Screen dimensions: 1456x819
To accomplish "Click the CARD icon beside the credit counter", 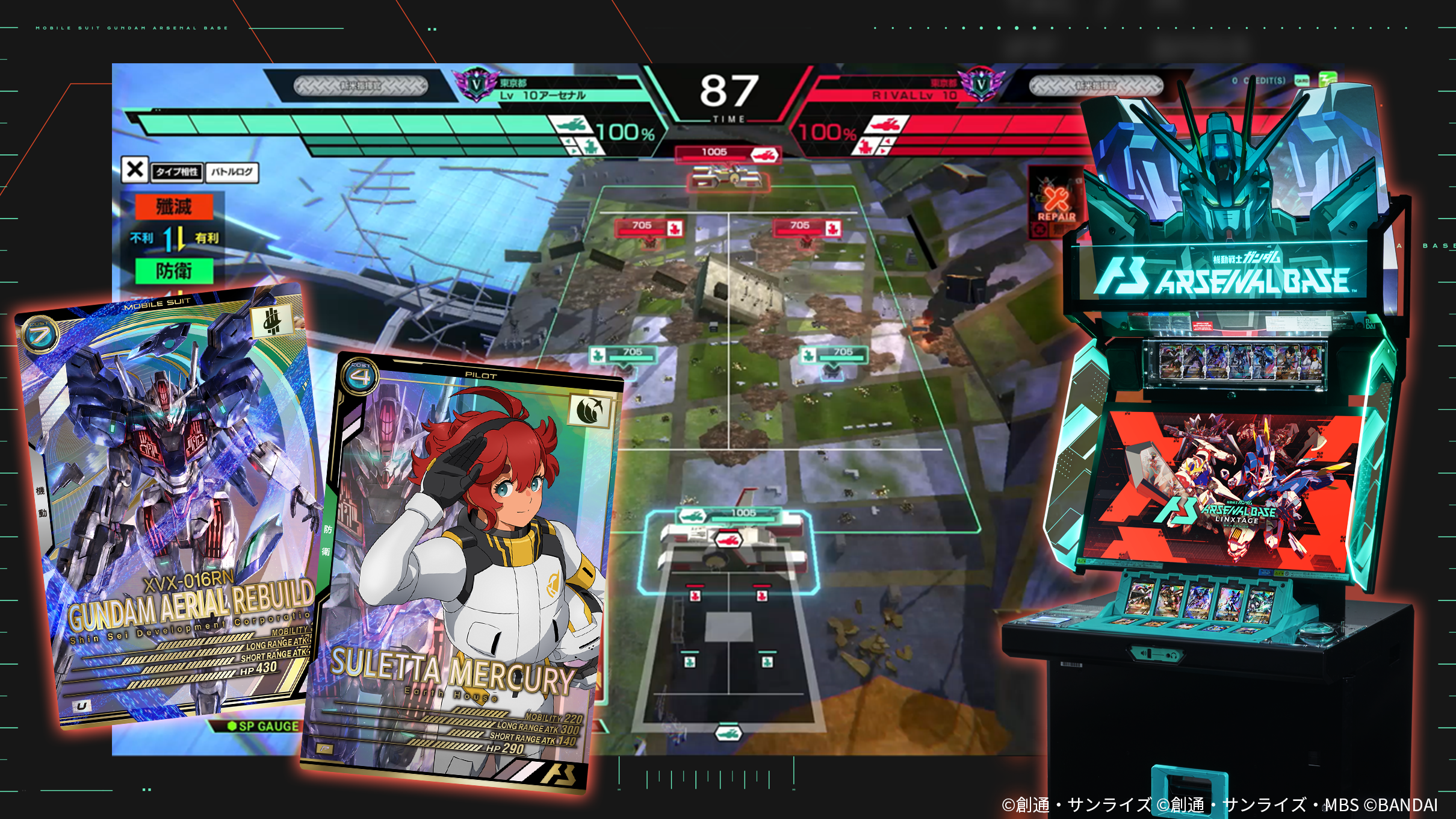I will point(1302,80).
